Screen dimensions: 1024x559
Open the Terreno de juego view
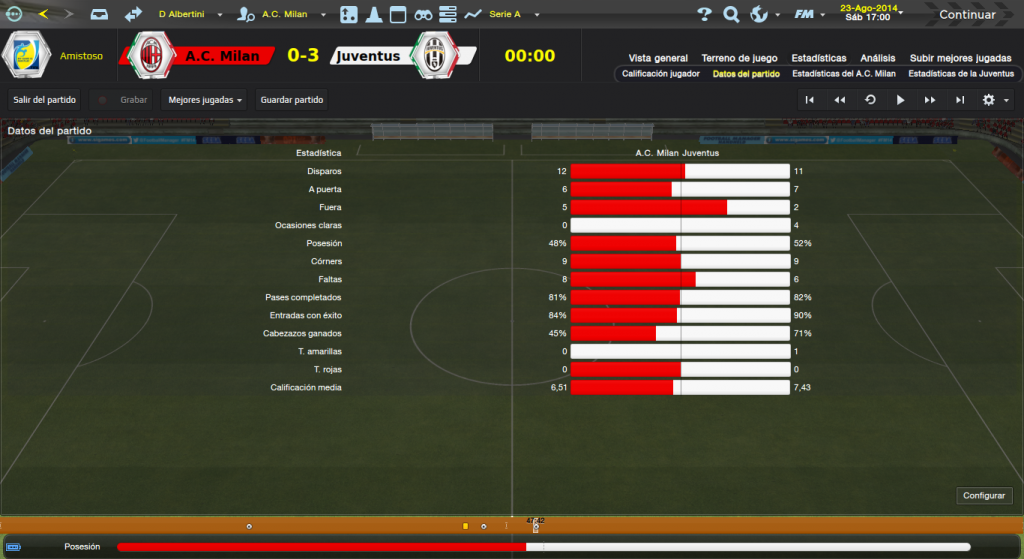click(x=739, y=58)
